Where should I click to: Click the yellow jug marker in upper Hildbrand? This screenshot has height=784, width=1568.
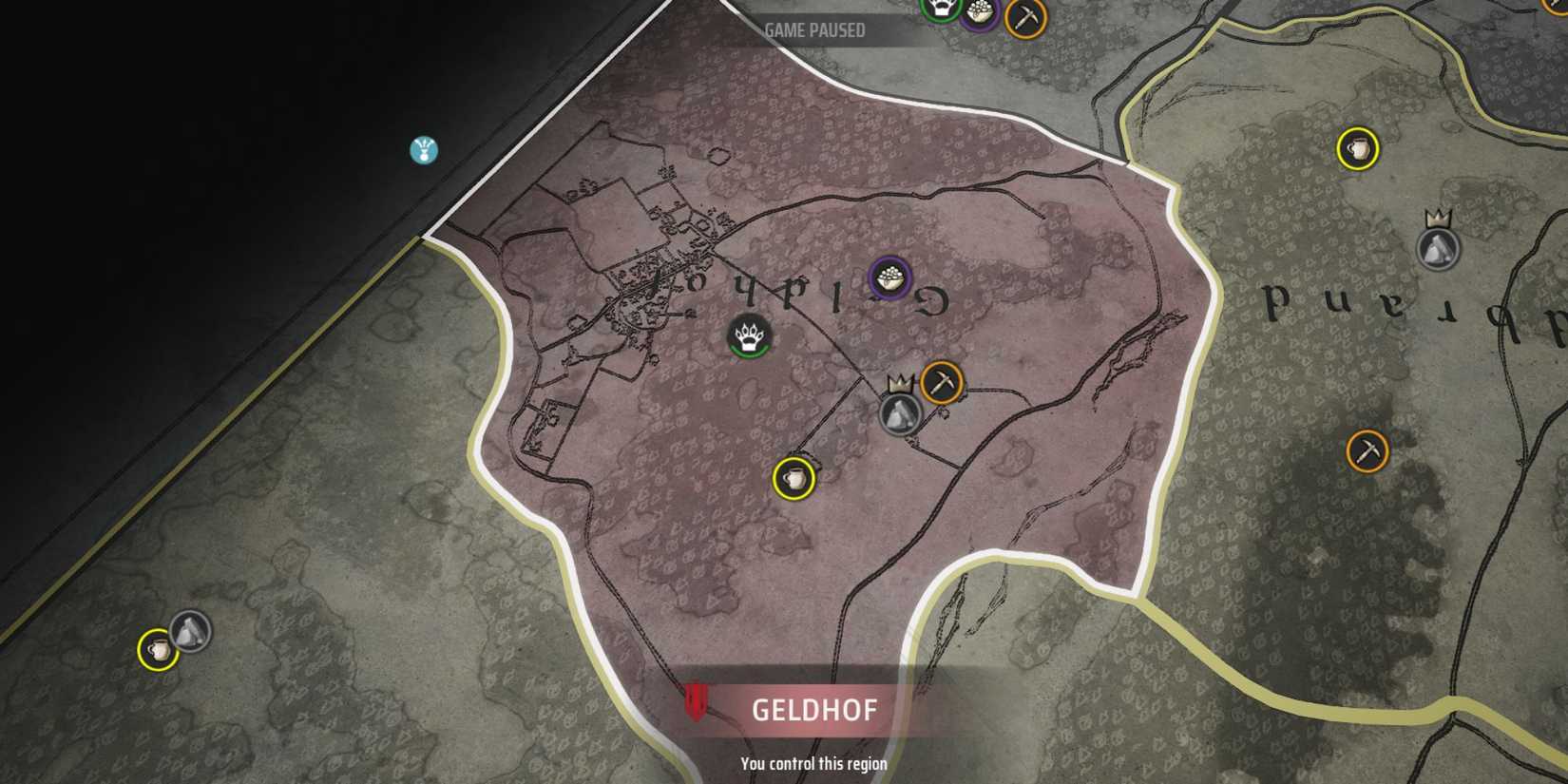click(1359, 148)
